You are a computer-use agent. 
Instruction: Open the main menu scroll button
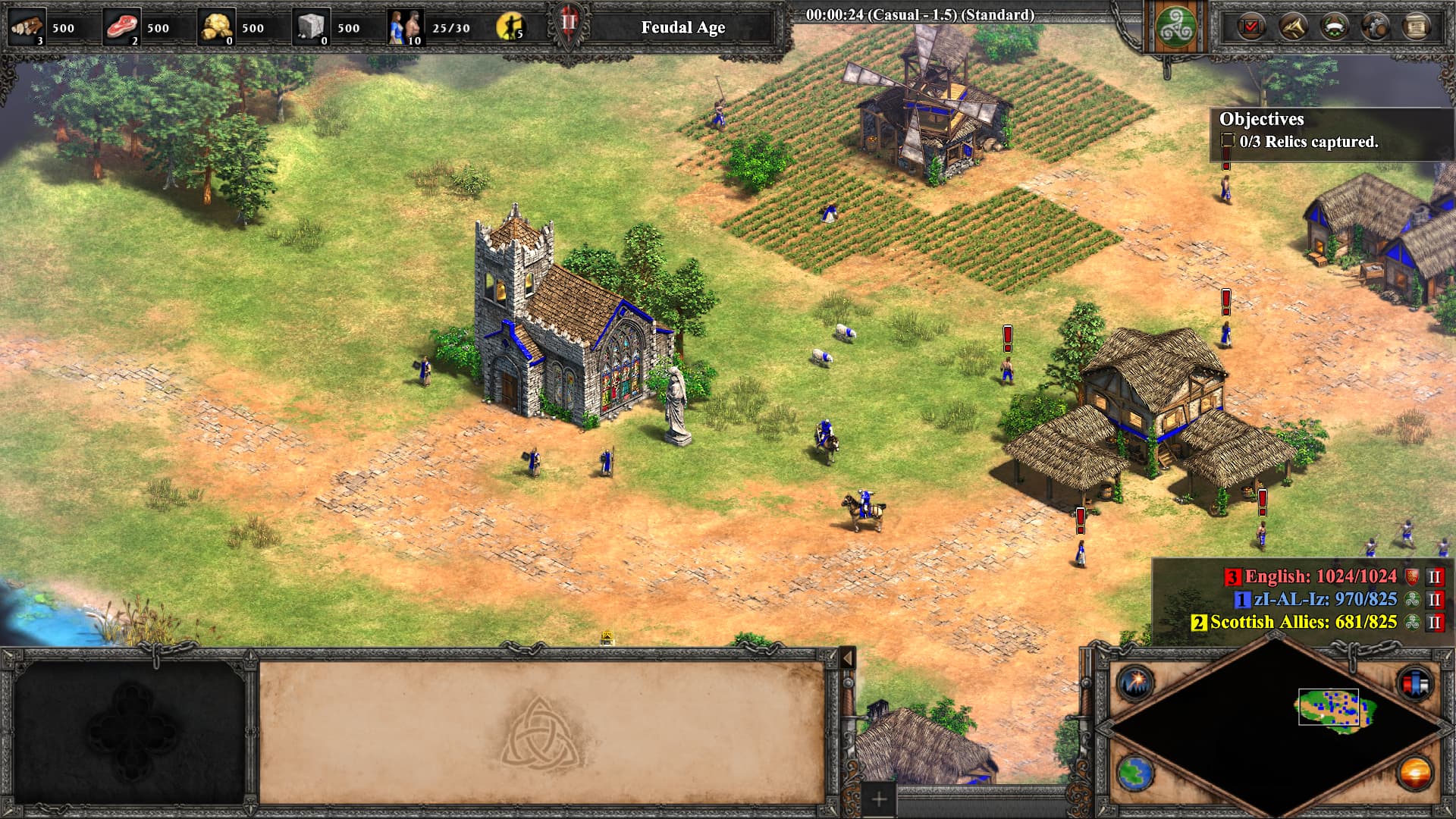tap(1416, 27)
